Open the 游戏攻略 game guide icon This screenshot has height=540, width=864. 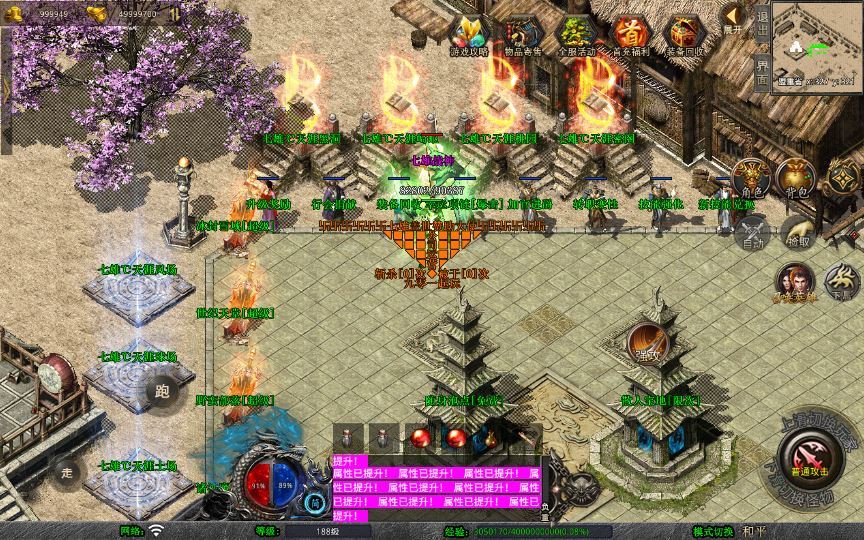pos(469,34)
